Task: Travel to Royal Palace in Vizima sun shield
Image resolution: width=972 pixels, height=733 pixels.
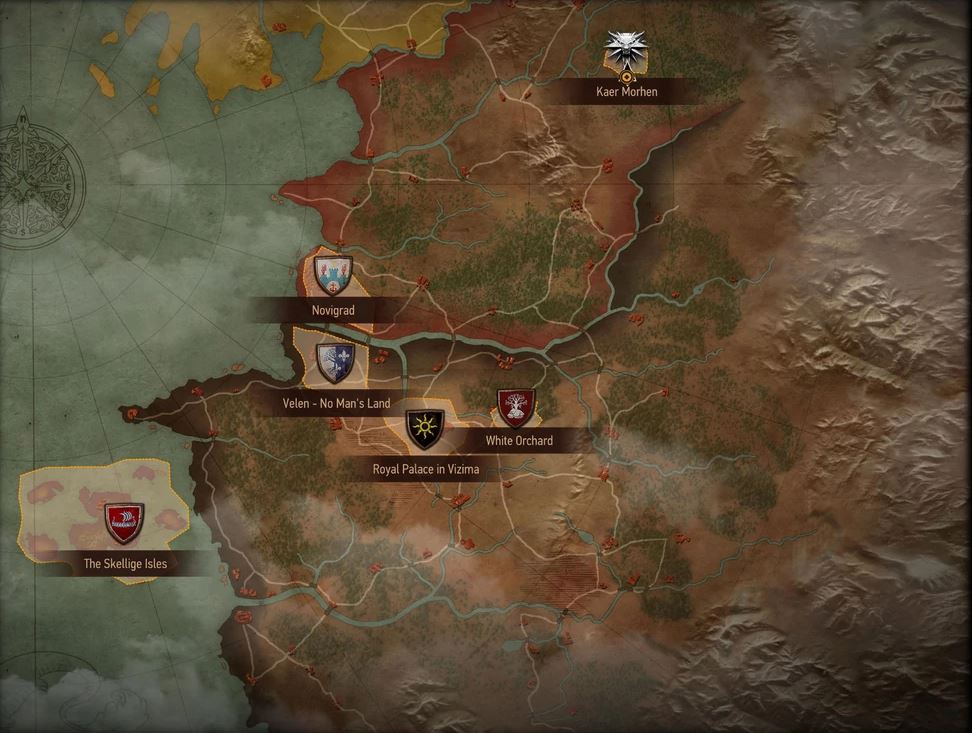Action: click(425, 430)
